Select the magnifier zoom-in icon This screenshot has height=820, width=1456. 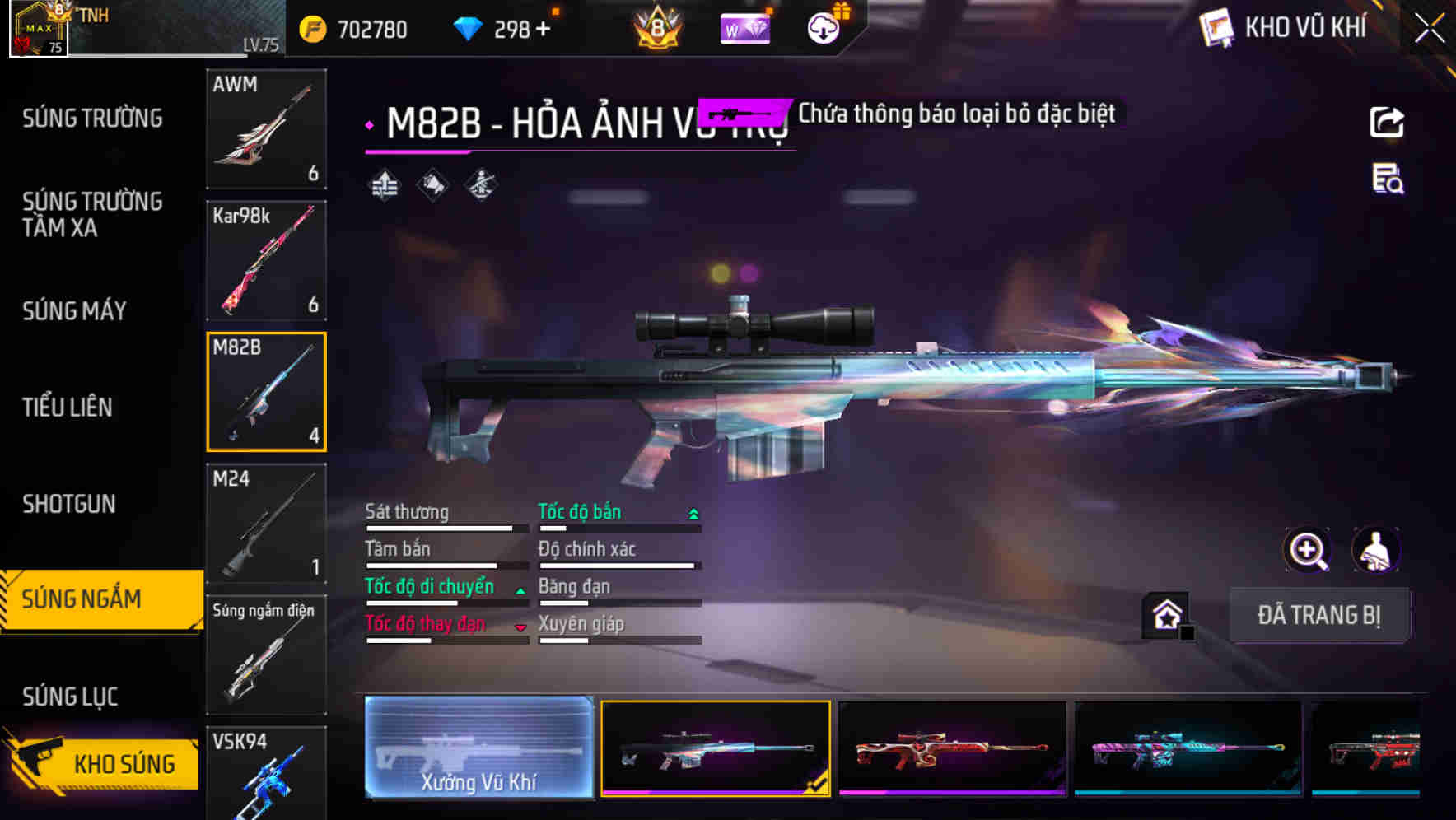(1306, 550)
